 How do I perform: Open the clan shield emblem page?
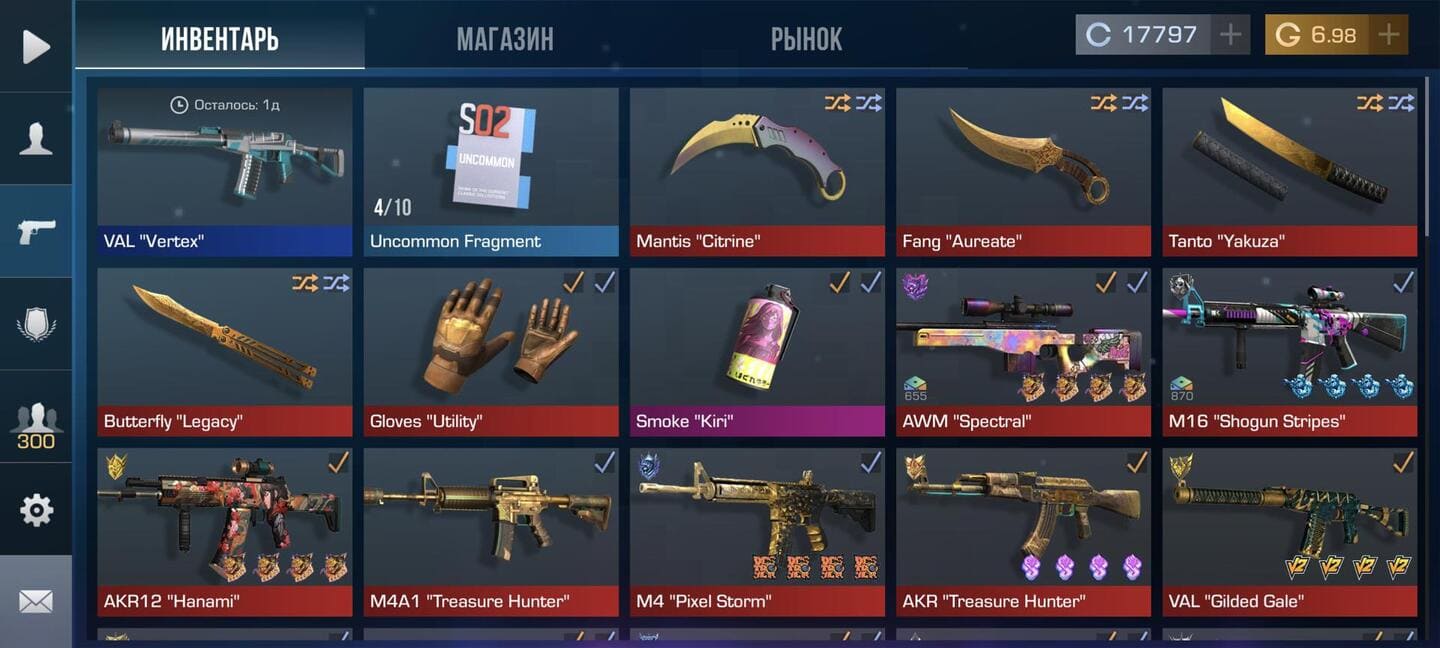36,324
